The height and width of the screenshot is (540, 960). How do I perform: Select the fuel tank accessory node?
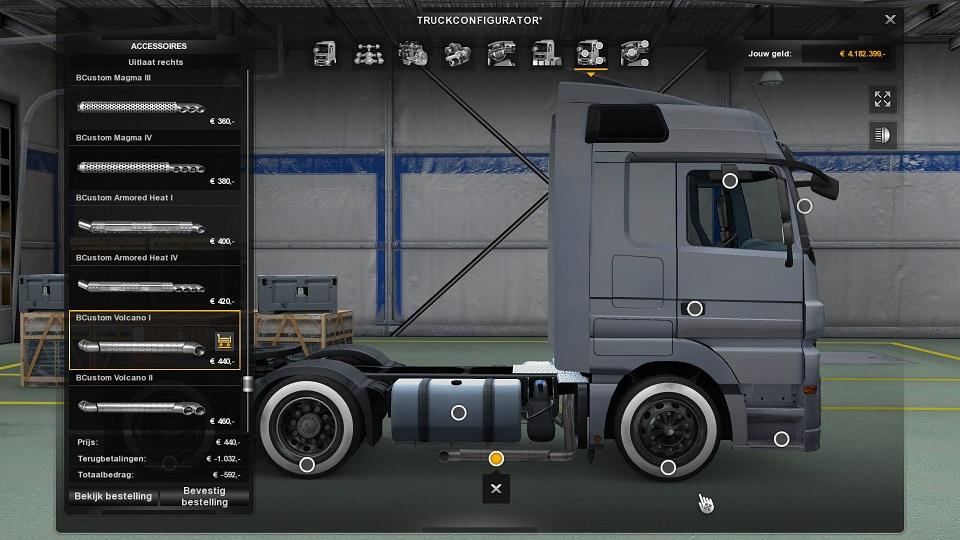(459, 412)
